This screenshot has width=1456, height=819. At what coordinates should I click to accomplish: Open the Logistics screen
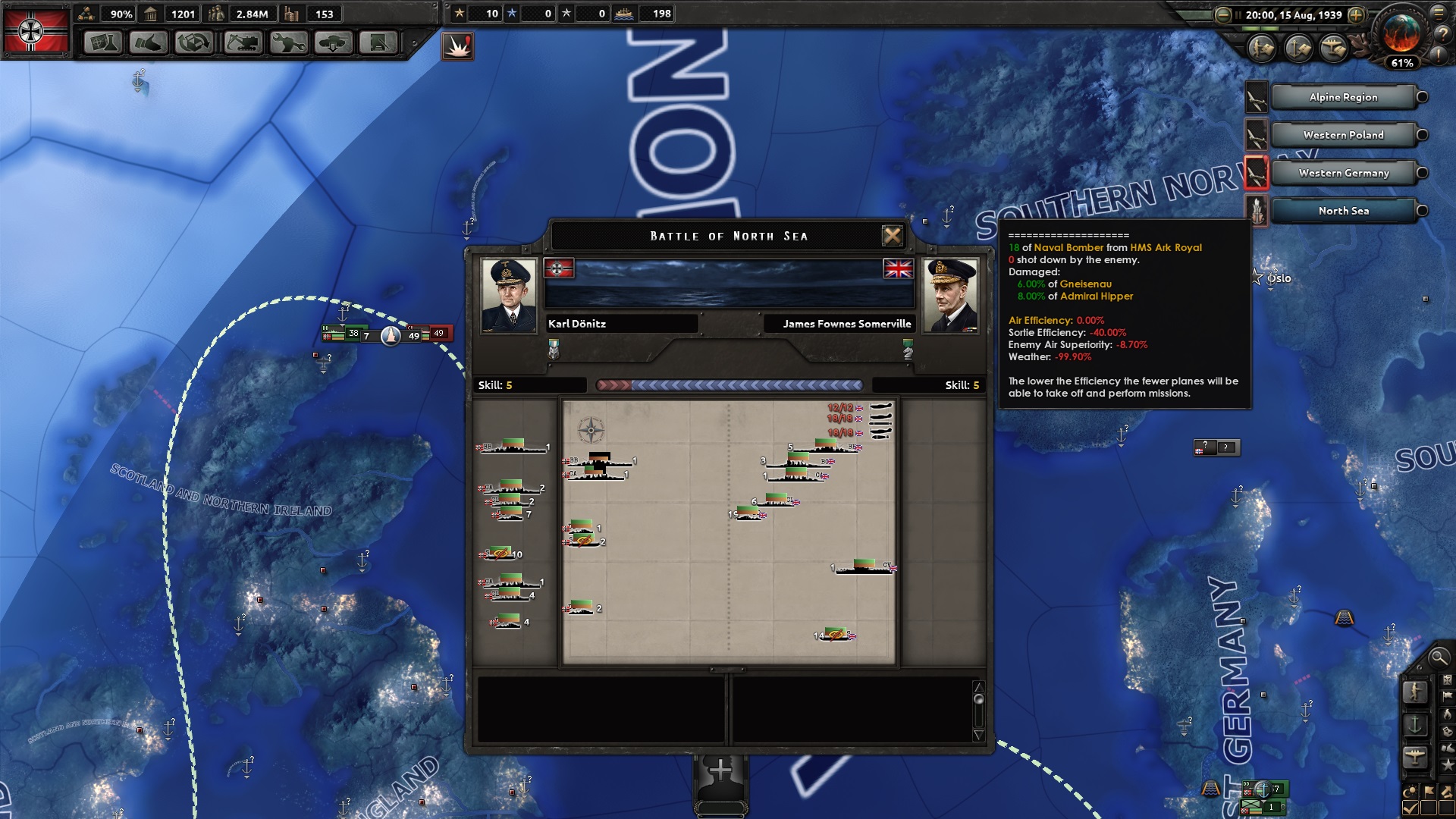coord(378,42)
